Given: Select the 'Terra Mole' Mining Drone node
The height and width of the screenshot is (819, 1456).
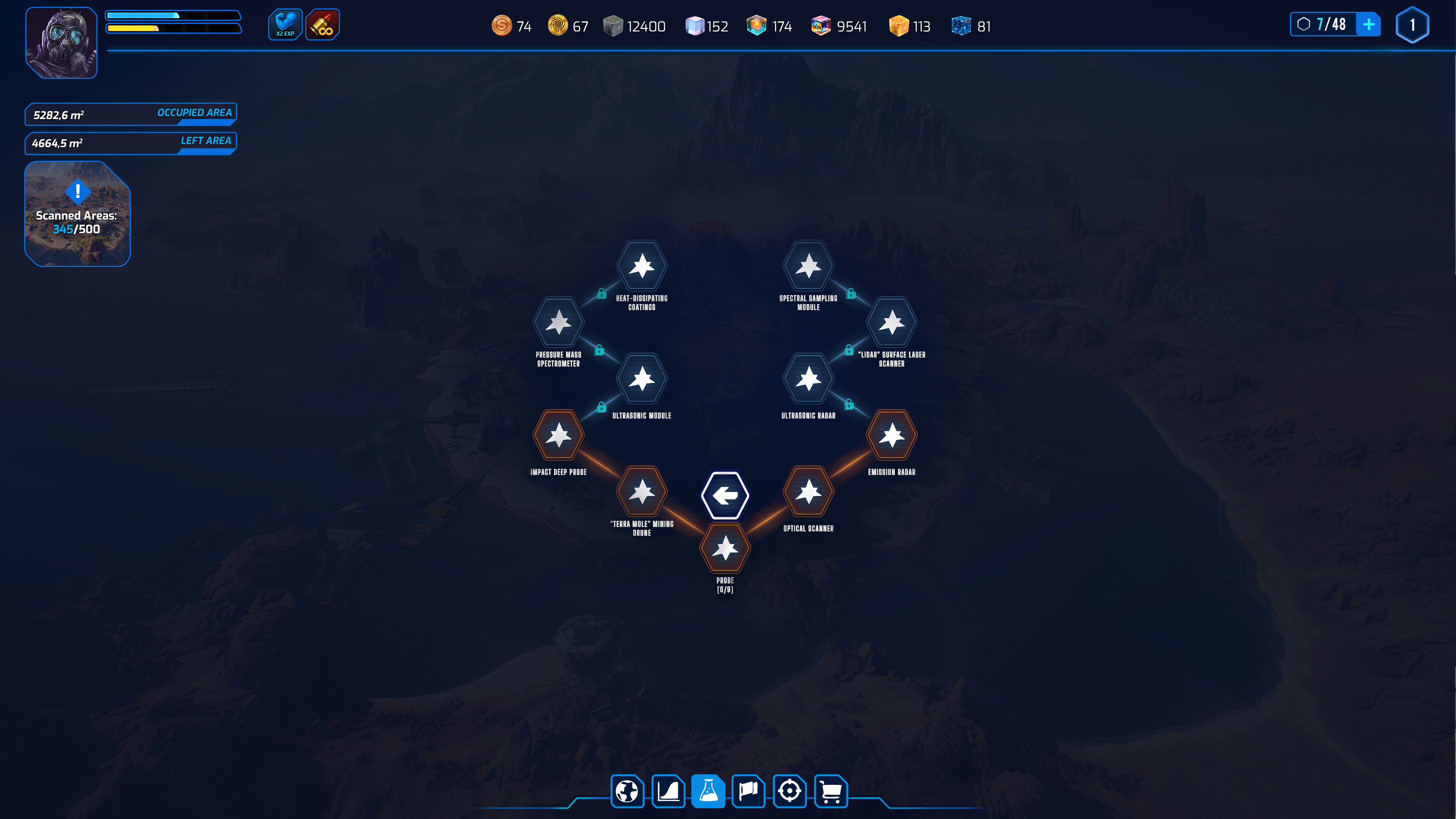Looking at the screenshot, I should [x=642, y=492].
